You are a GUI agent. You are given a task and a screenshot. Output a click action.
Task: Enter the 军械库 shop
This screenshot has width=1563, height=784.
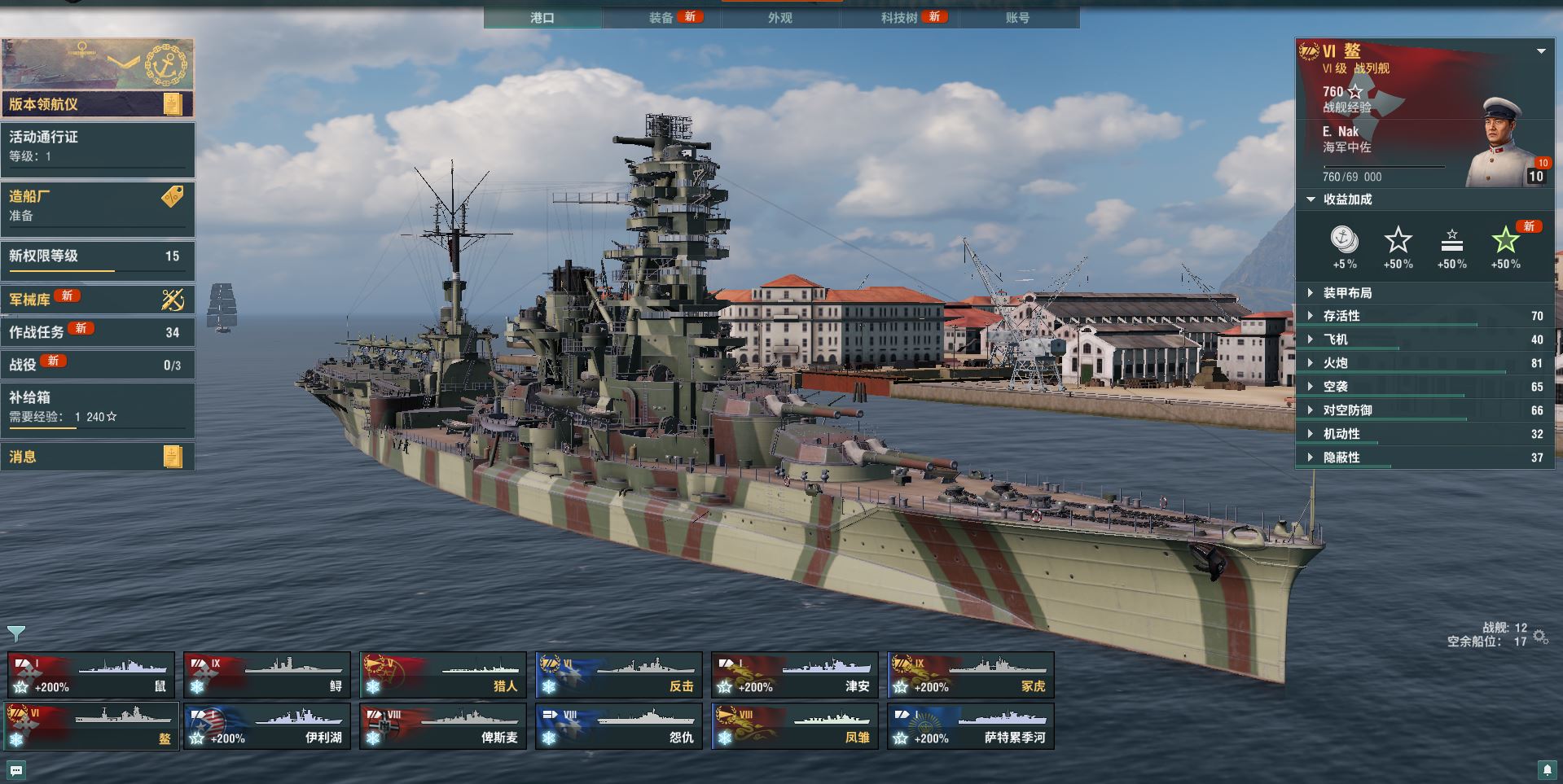click(x=98, y=300)
